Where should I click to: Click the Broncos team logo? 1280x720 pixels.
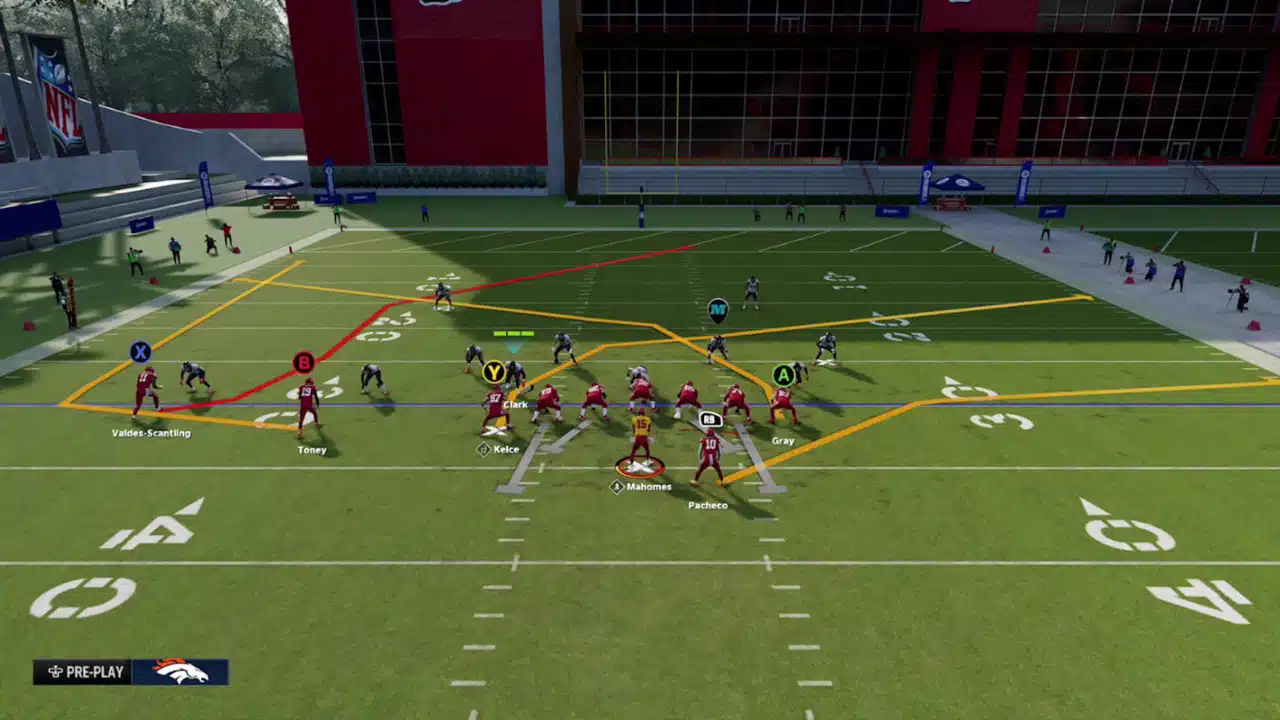point(180,672)
